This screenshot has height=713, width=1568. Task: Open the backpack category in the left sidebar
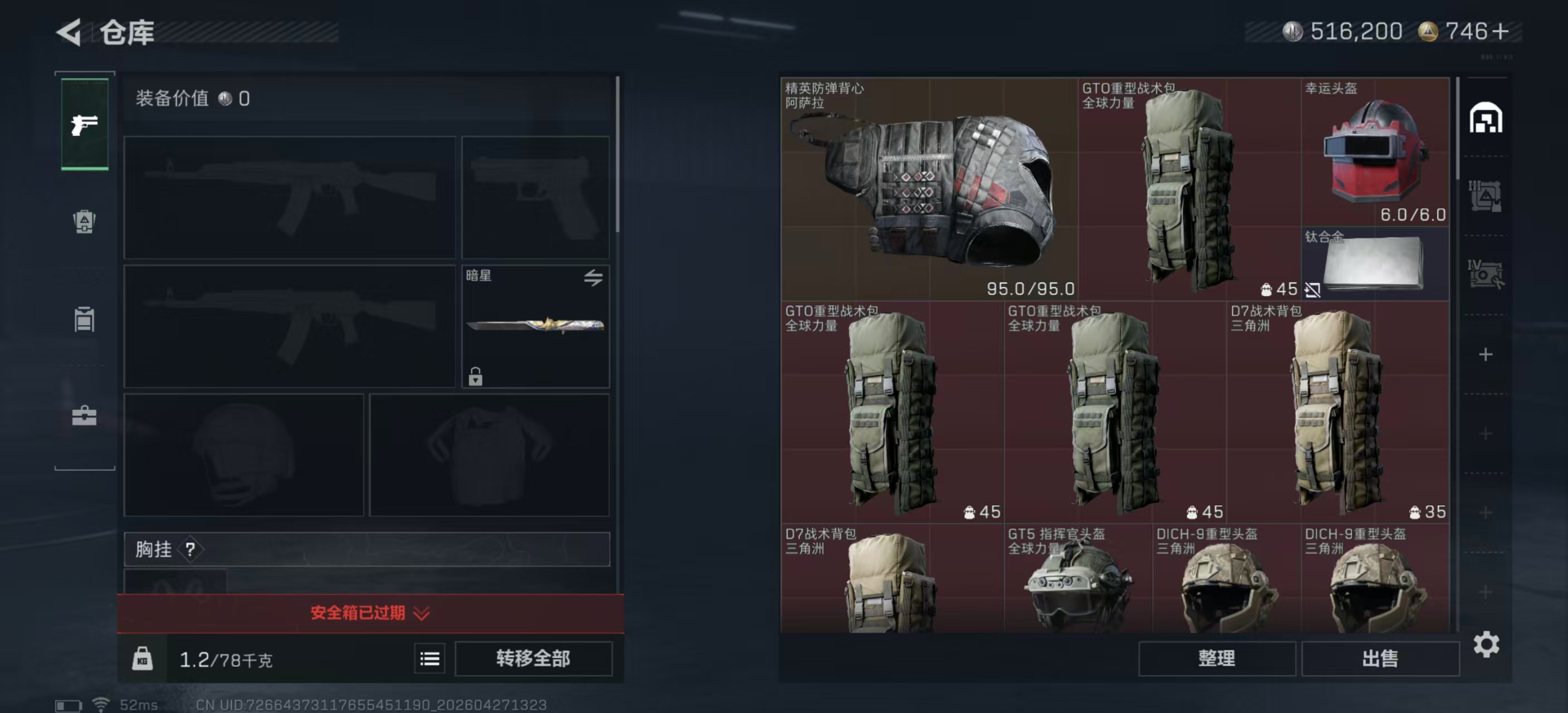[x=84, y=222]
